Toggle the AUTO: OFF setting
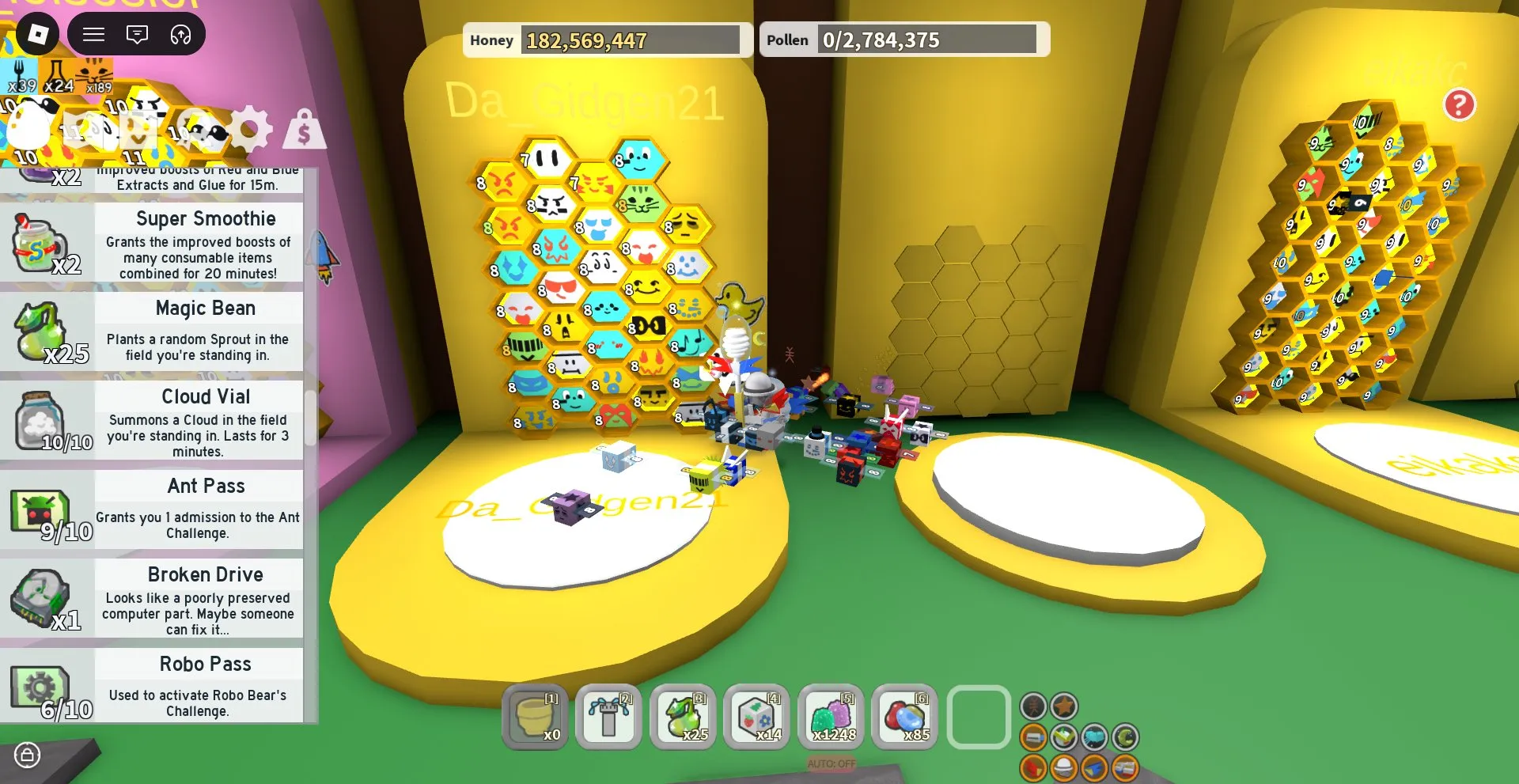 pyautogui.click(x=830, y=763)
